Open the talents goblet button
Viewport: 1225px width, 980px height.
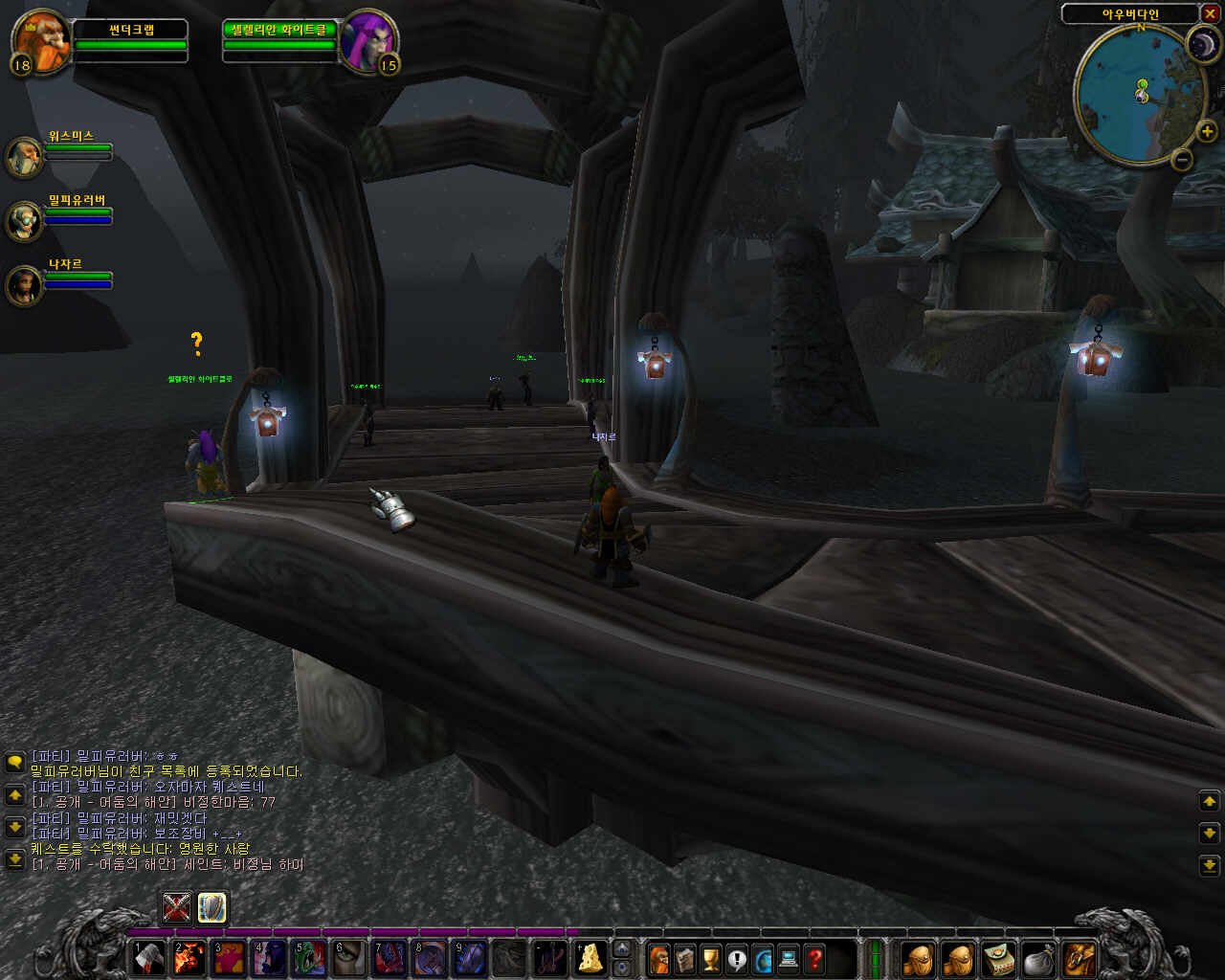pyautogui.click(x=711, y=958)
